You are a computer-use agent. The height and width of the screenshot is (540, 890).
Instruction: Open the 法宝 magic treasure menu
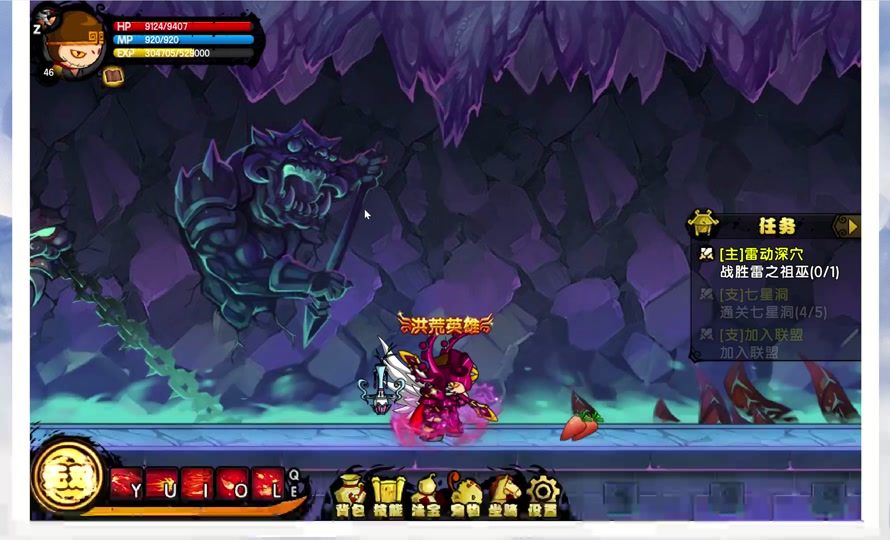point(426,495)
